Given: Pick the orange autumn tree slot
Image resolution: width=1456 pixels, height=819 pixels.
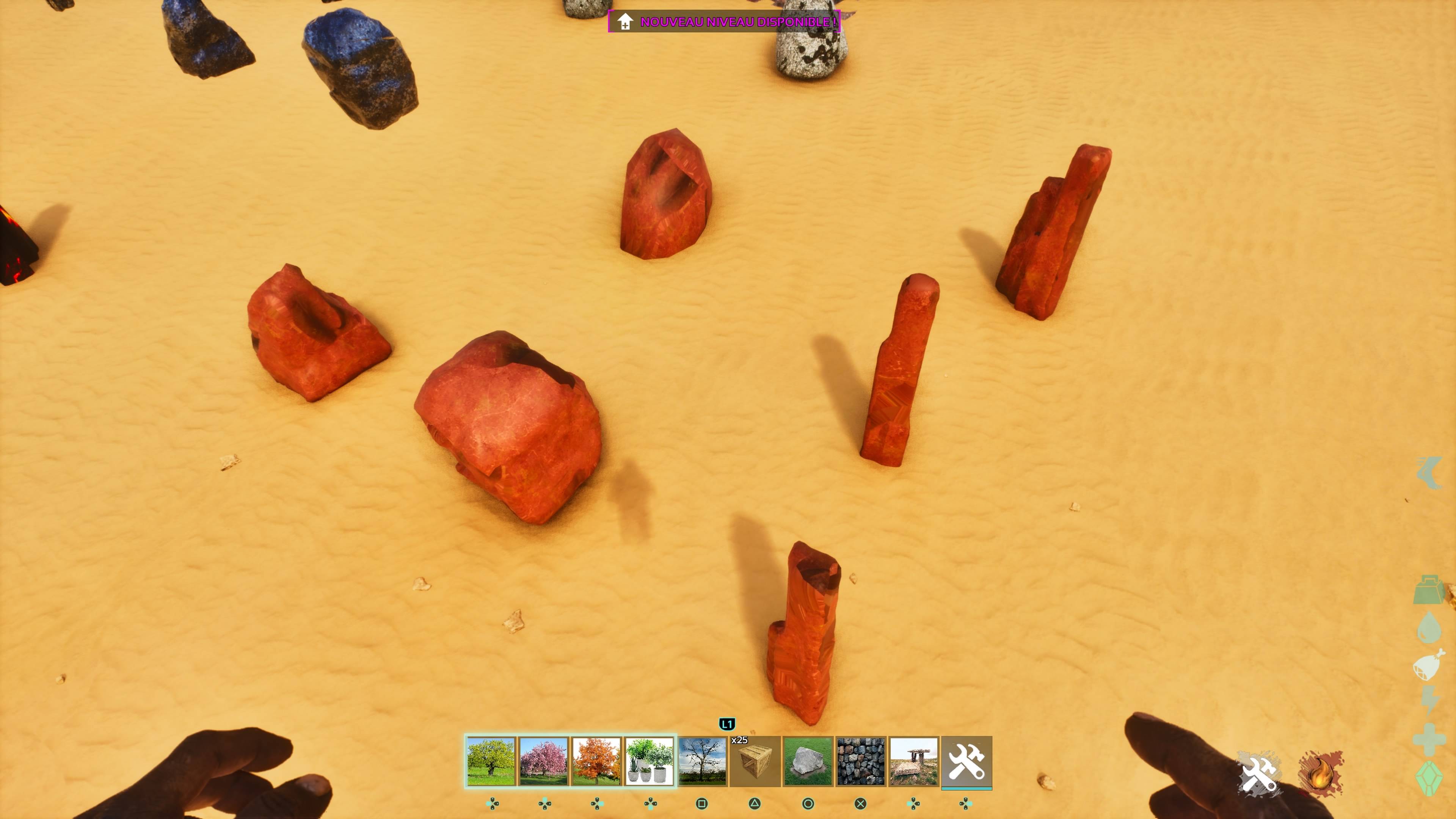Looking at the screenshot, I should point(596,761).
